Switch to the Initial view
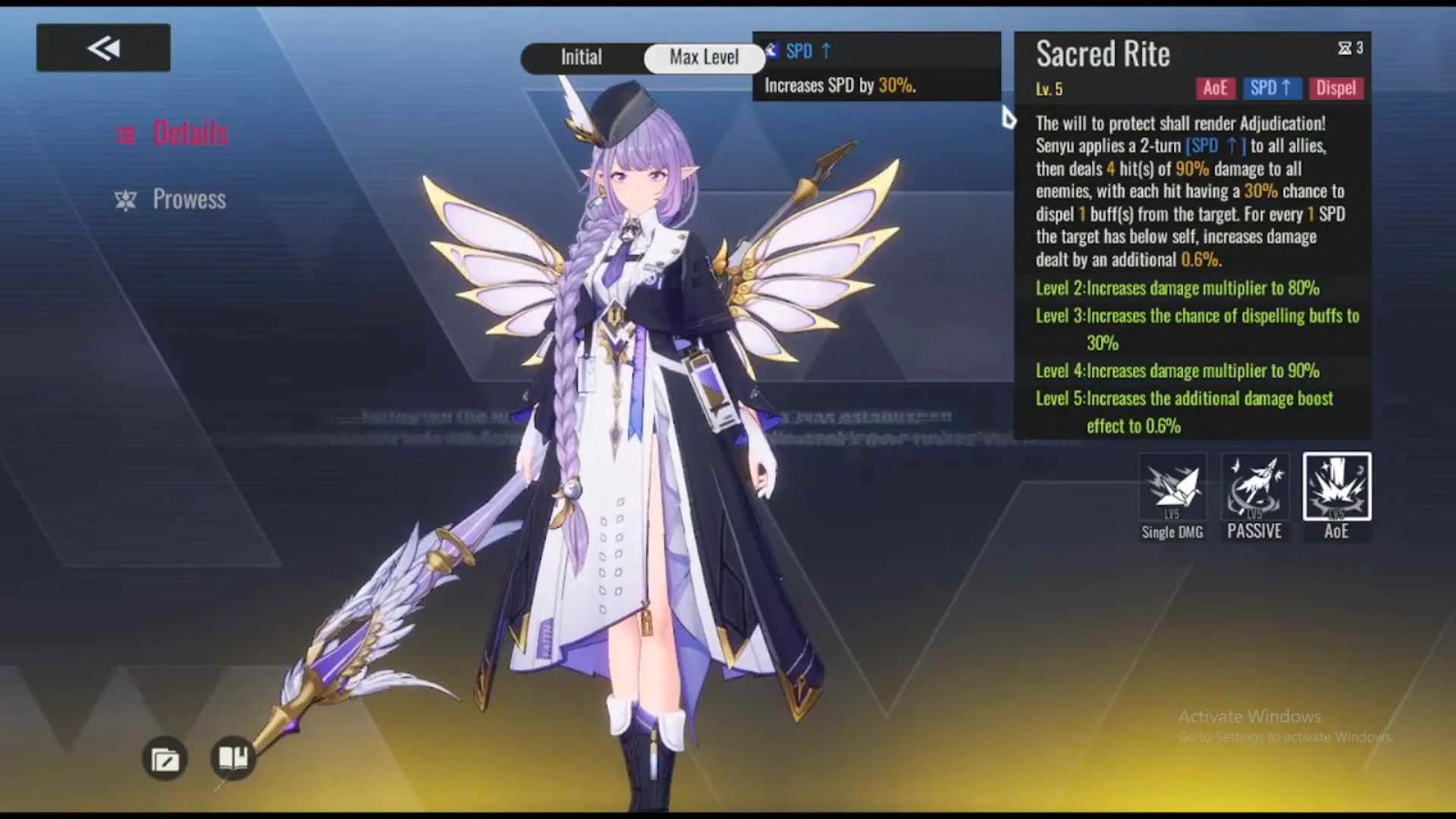 pos(581,58)
